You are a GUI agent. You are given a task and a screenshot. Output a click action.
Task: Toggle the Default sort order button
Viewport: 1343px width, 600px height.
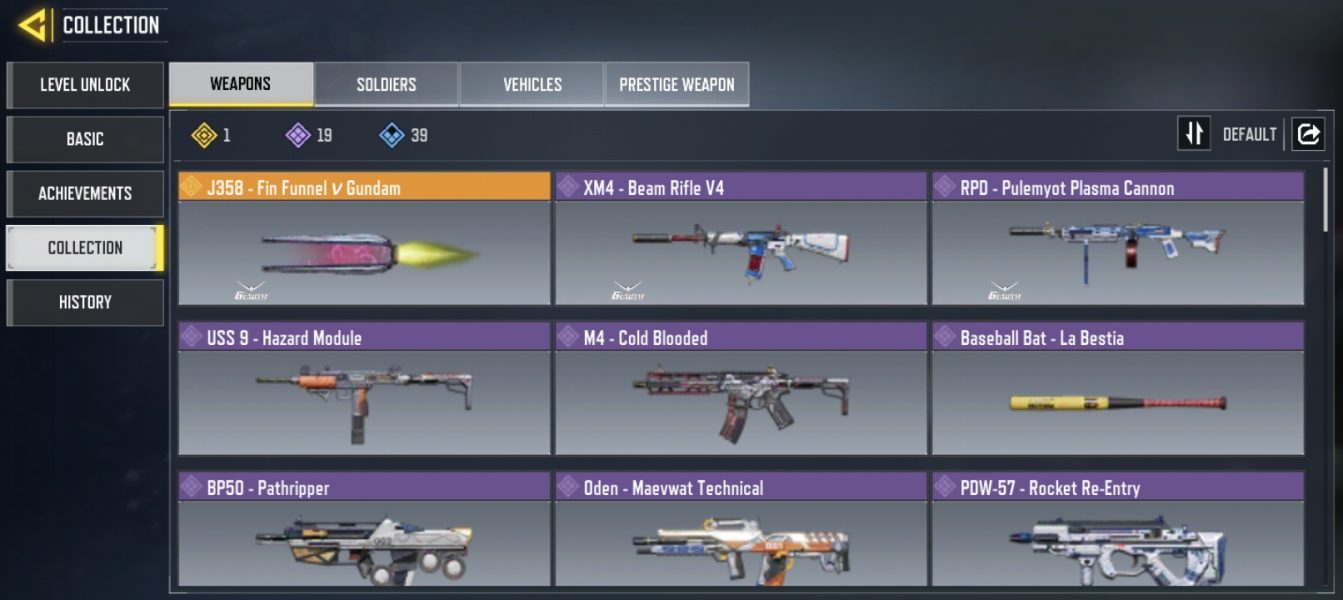(x=1194, y=134)
